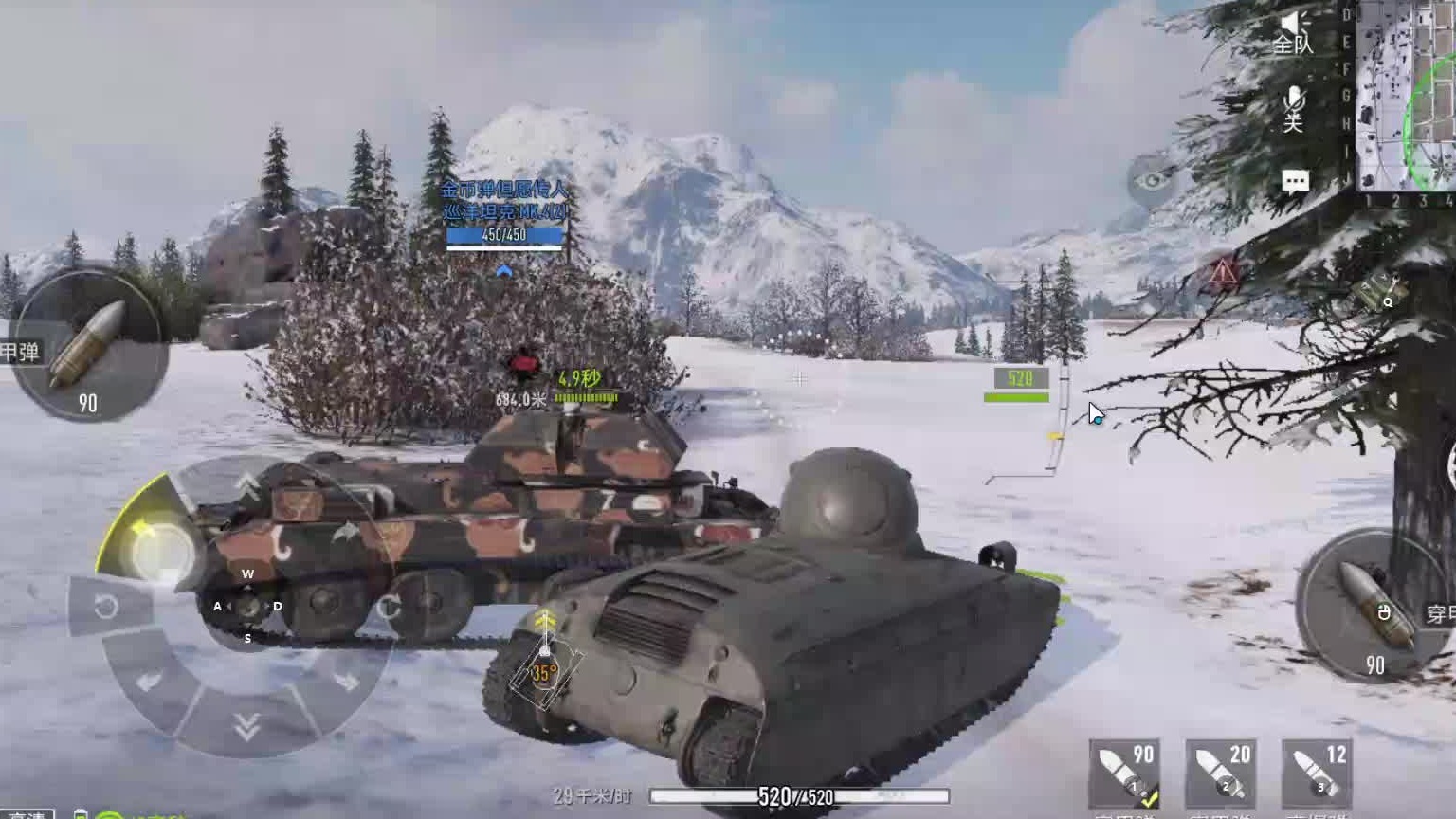Tap the clockwise rotate segment on wheel

(x=389, y=607)
